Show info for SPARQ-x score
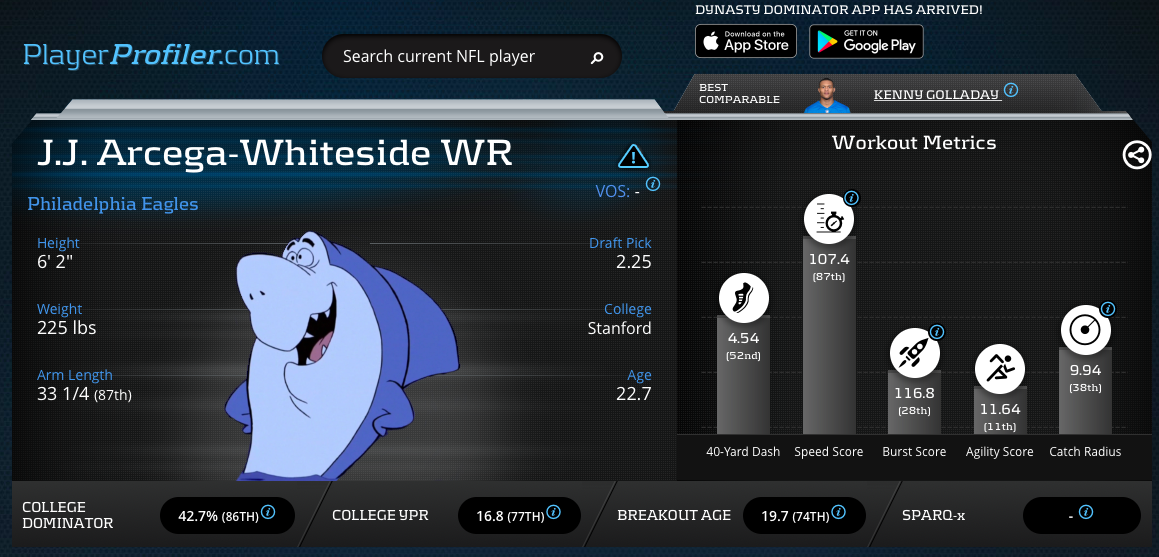 tap(1086, 513)
